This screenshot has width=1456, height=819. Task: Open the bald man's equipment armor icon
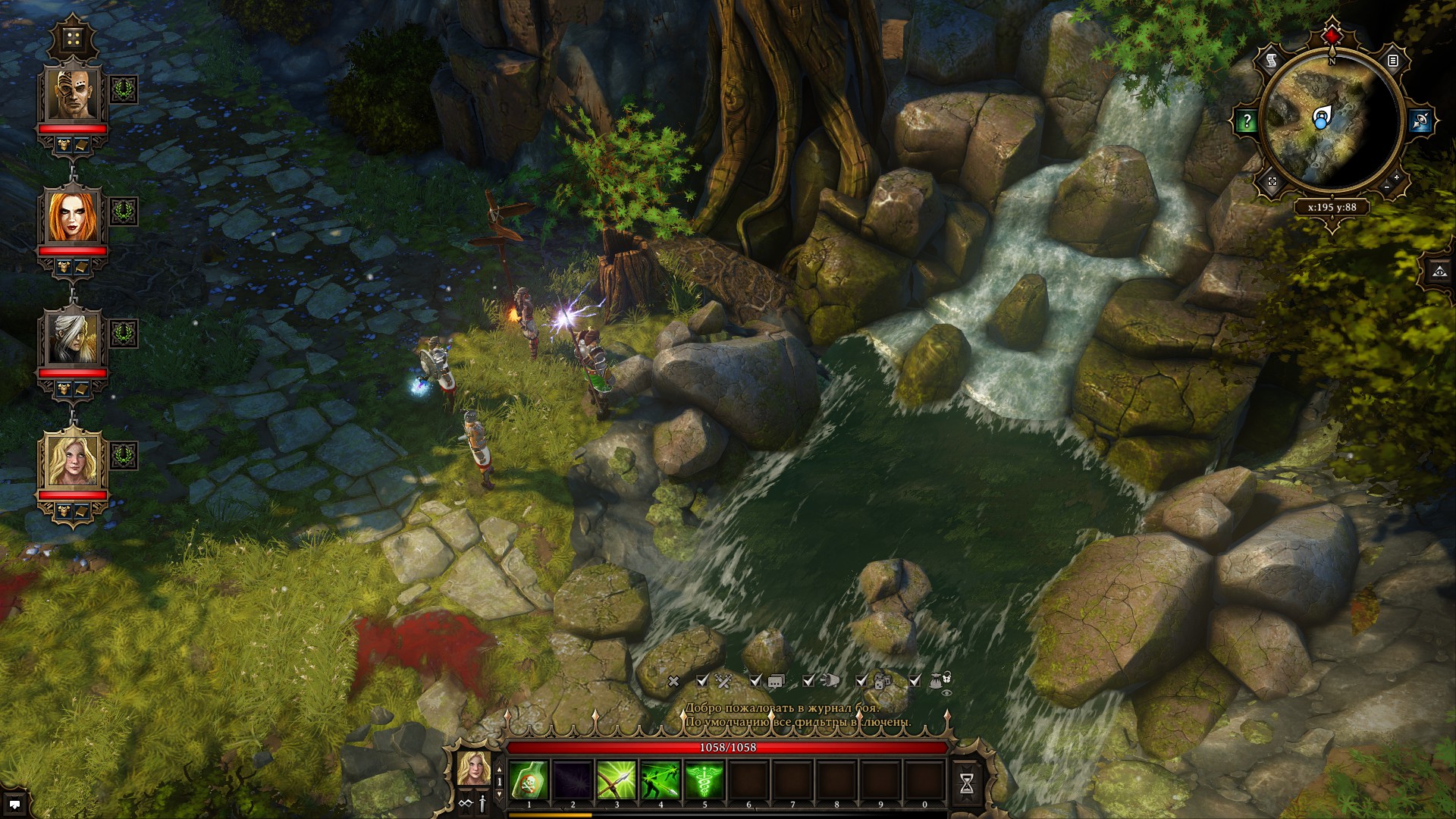pyautogui.click(x=64, y=143)
